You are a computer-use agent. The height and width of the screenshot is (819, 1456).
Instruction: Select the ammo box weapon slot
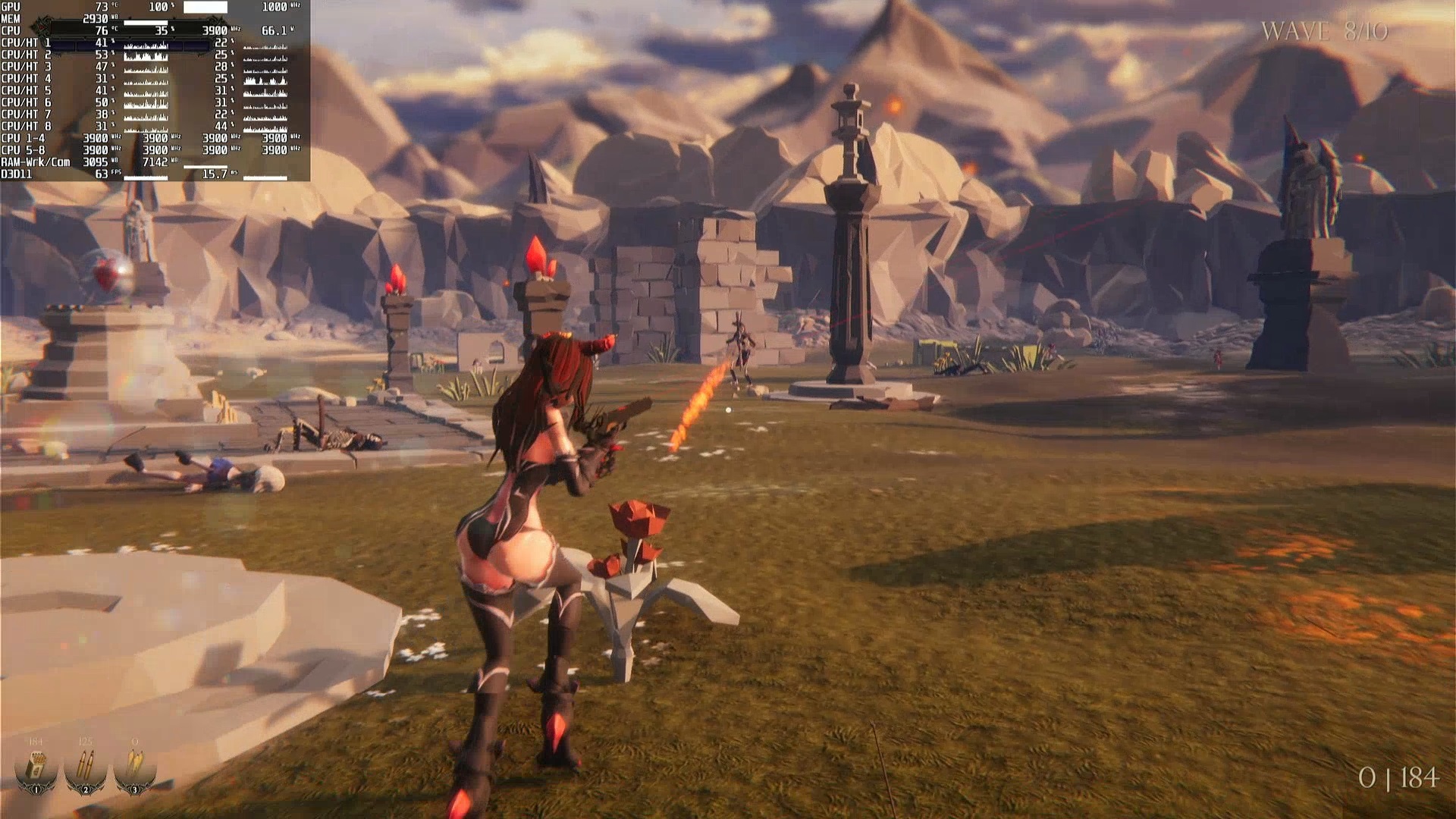[x=36, y=767]
